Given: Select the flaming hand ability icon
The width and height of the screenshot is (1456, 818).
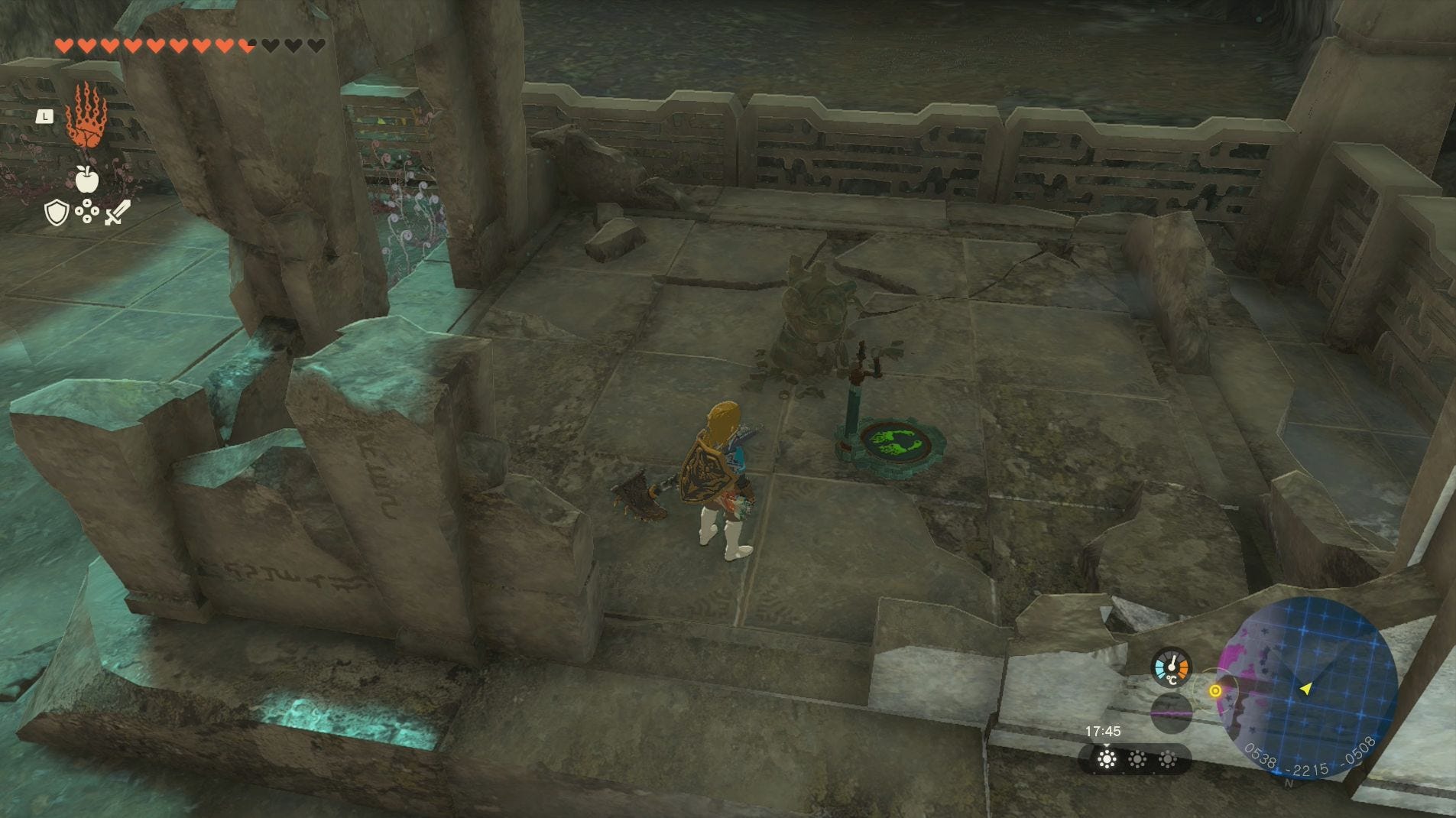Looking at the screenshot, I should pyautogui.click(x=86, y=118).
